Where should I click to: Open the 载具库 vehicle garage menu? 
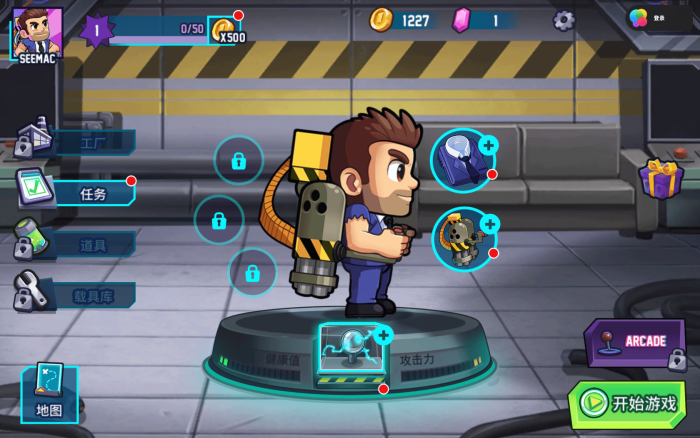coord(76,295)
